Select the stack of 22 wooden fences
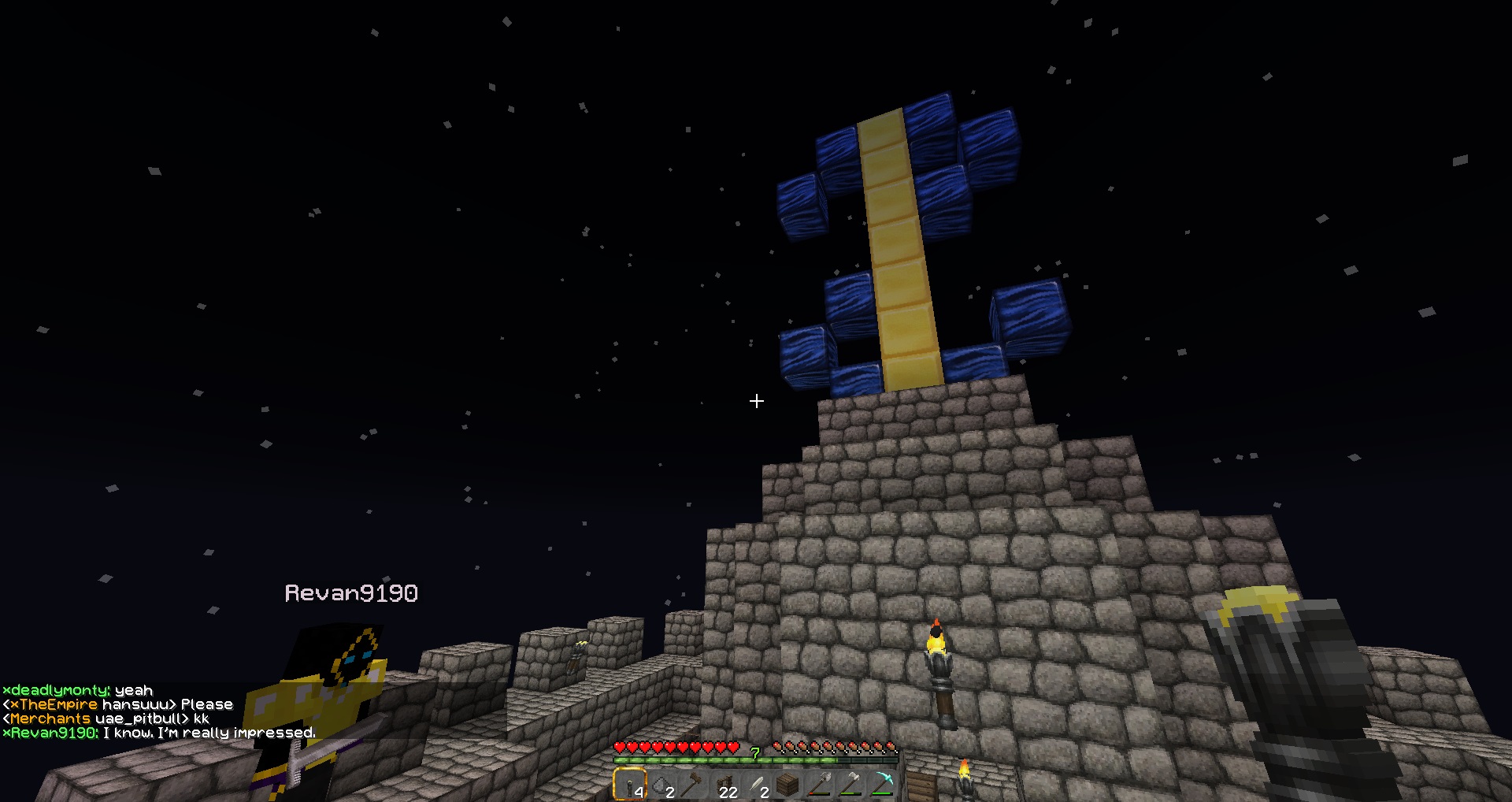Screen dimensions: 1512x802 tap(724, 785)
